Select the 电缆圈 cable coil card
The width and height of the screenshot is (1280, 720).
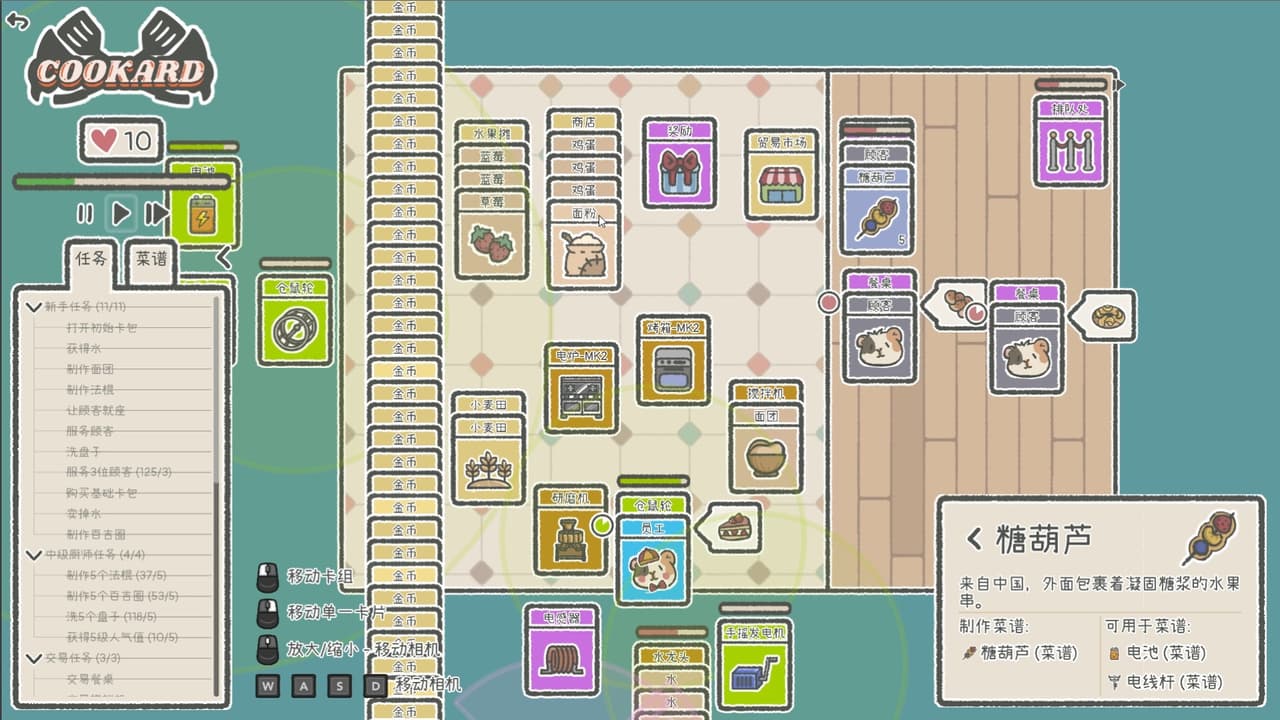pos(561,653)
